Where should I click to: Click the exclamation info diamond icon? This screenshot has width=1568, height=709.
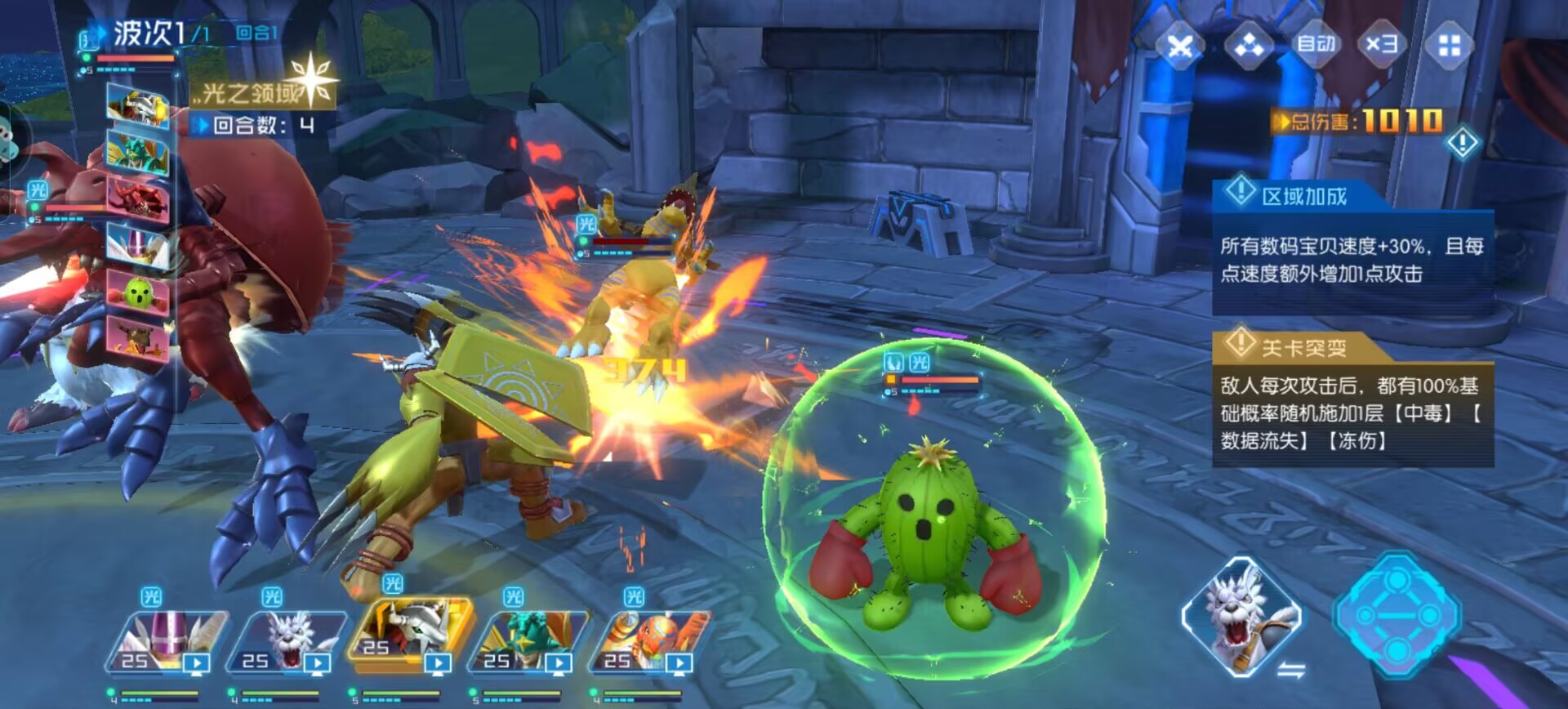pyautogui.click(x=1462, y=144)
